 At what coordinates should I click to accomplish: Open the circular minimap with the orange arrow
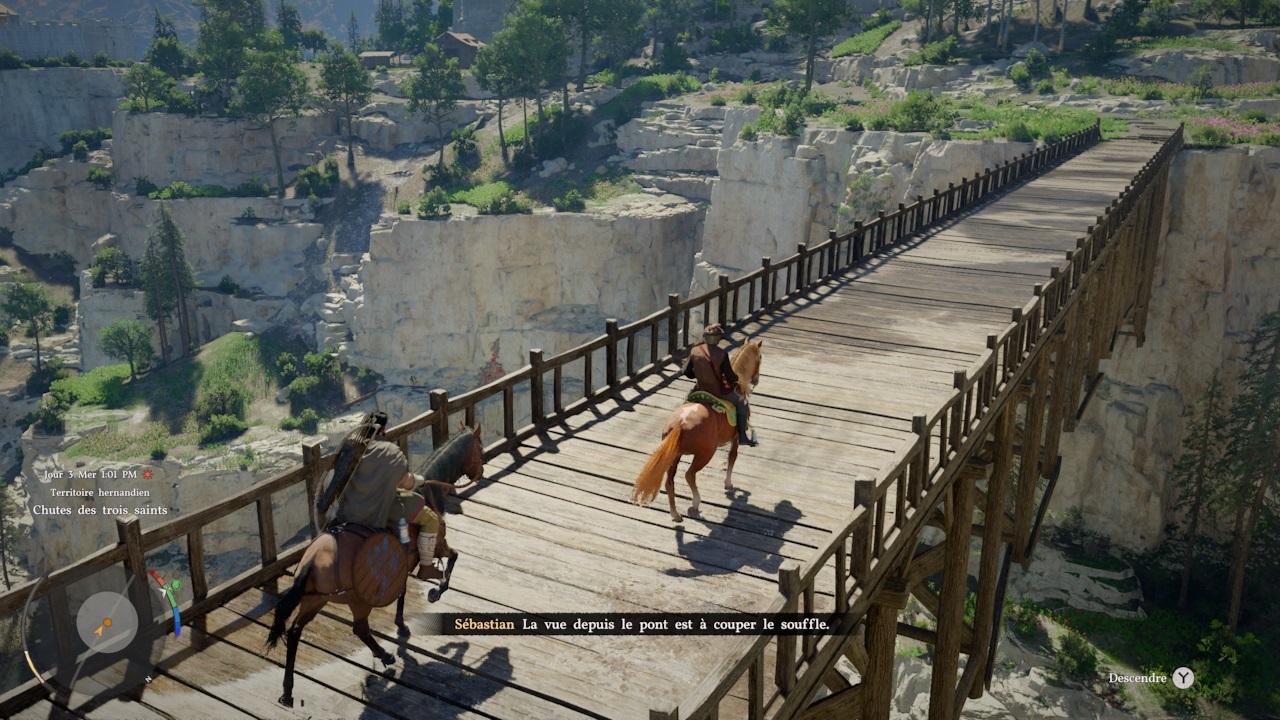(x=106, y=624)
